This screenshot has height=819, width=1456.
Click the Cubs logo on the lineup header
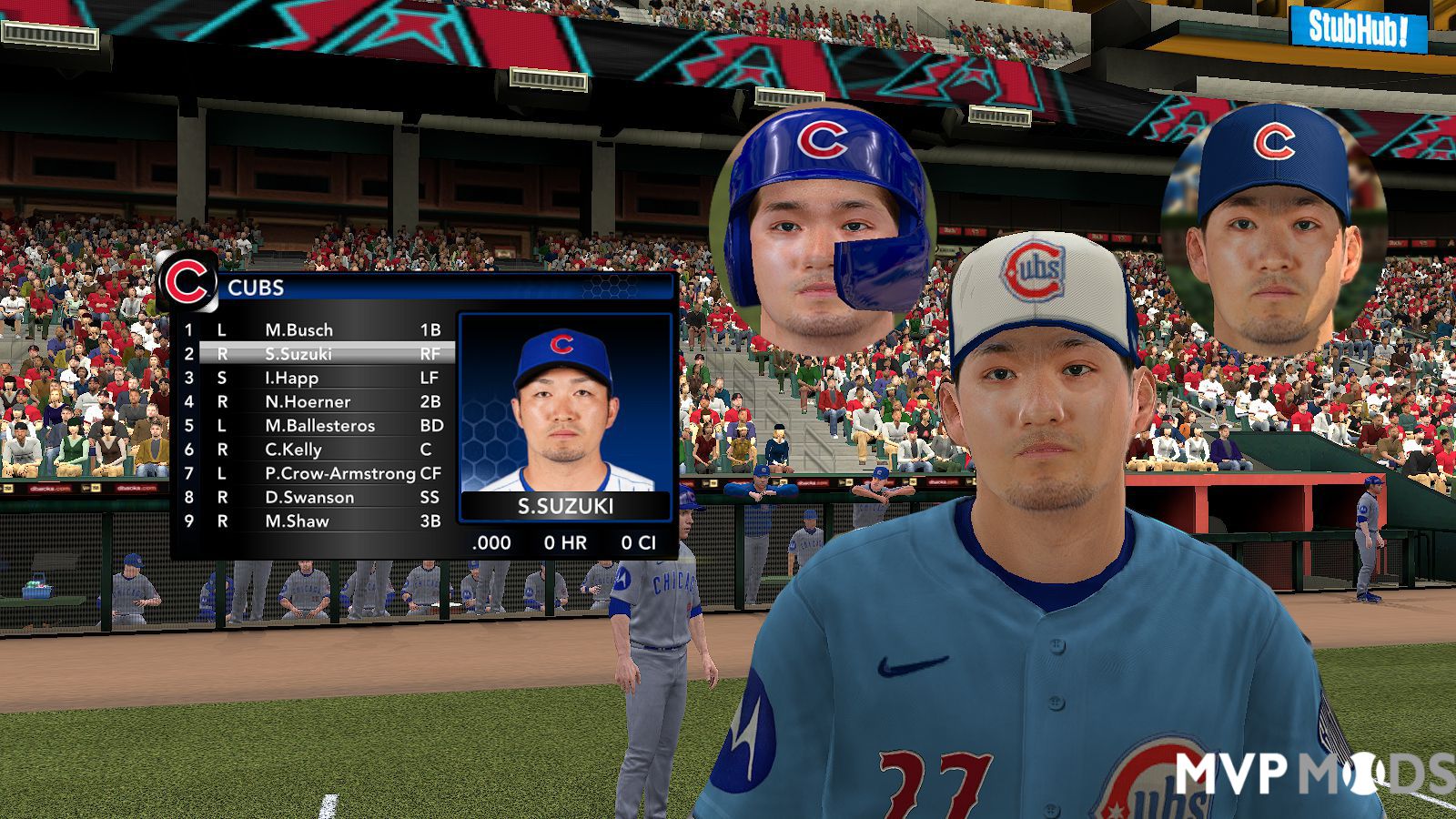click(187, 283)
